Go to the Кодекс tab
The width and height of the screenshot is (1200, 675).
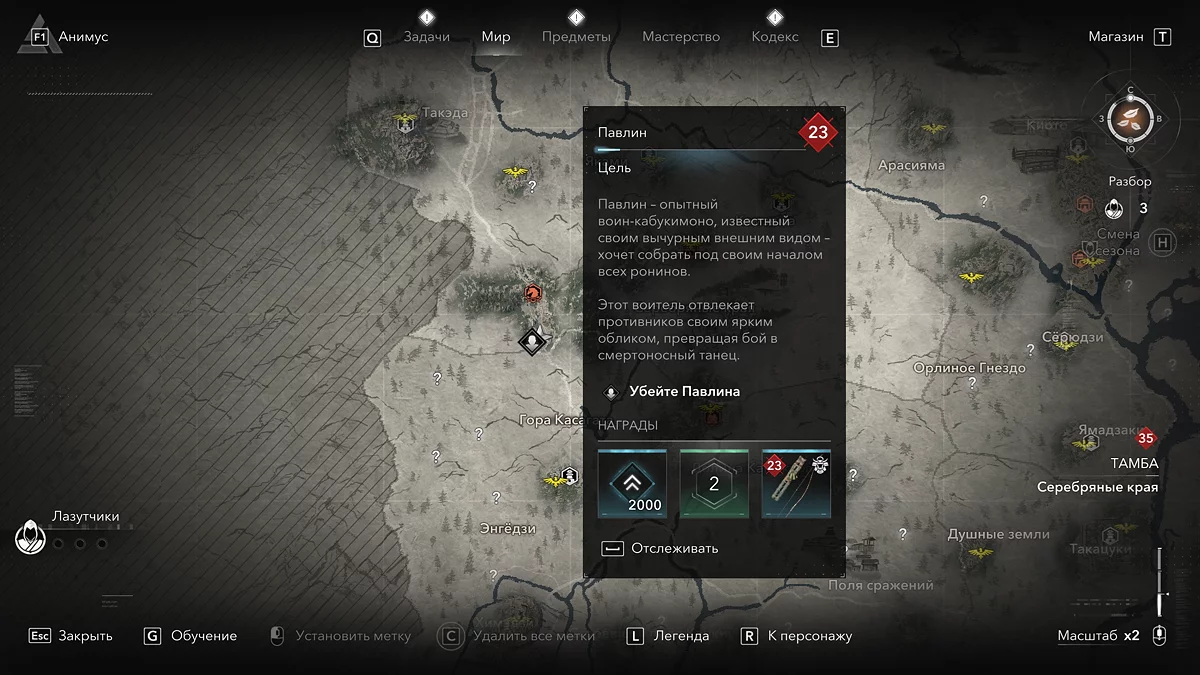775,37
